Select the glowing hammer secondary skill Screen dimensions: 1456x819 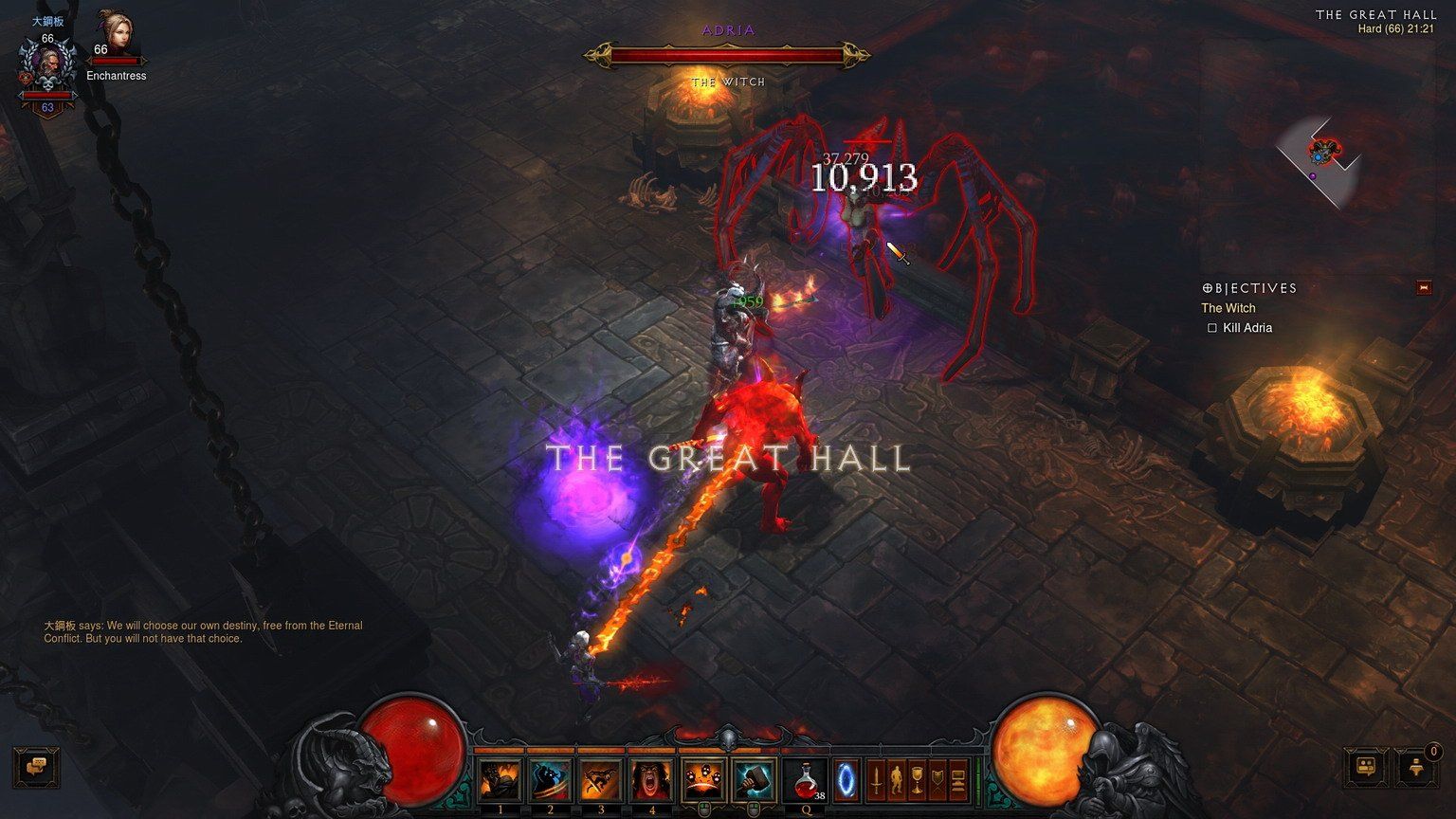pyautogui.click(x=754, y=779)
